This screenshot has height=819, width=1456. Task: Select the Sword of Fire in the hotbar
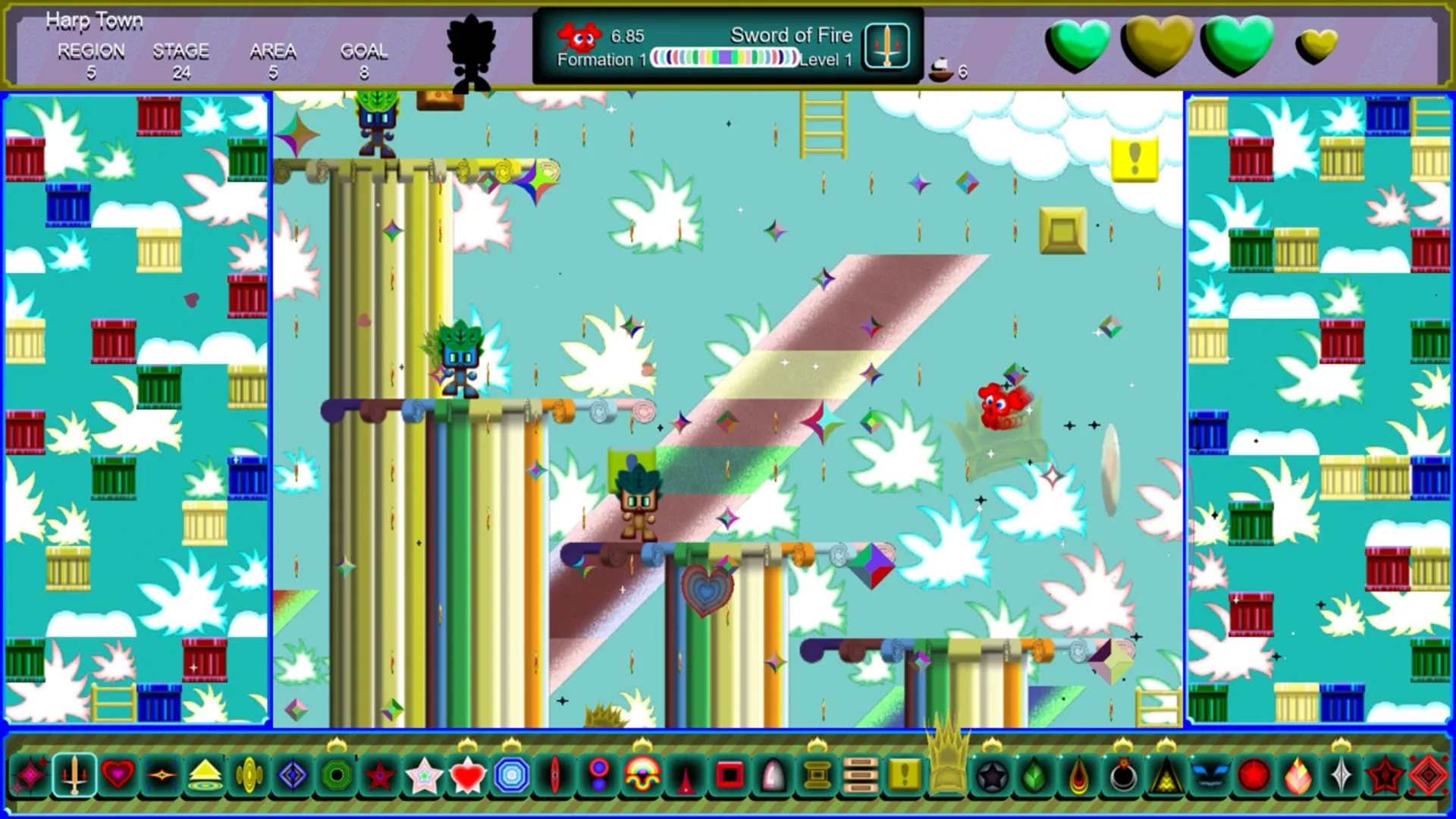pyautogui.click(x=72, y=775)
